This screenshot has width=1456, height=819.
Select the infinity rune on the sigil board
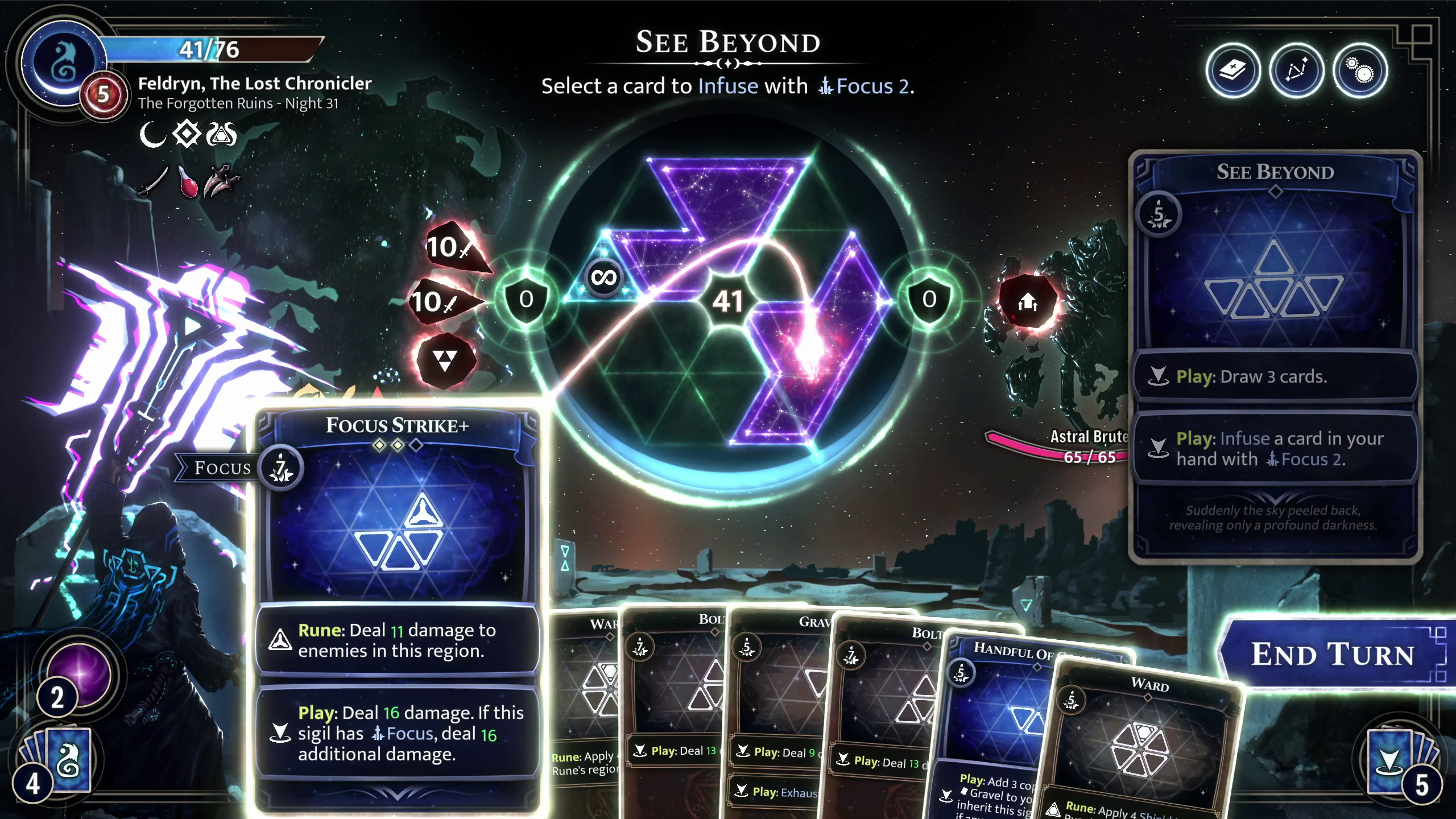[603, 278]
